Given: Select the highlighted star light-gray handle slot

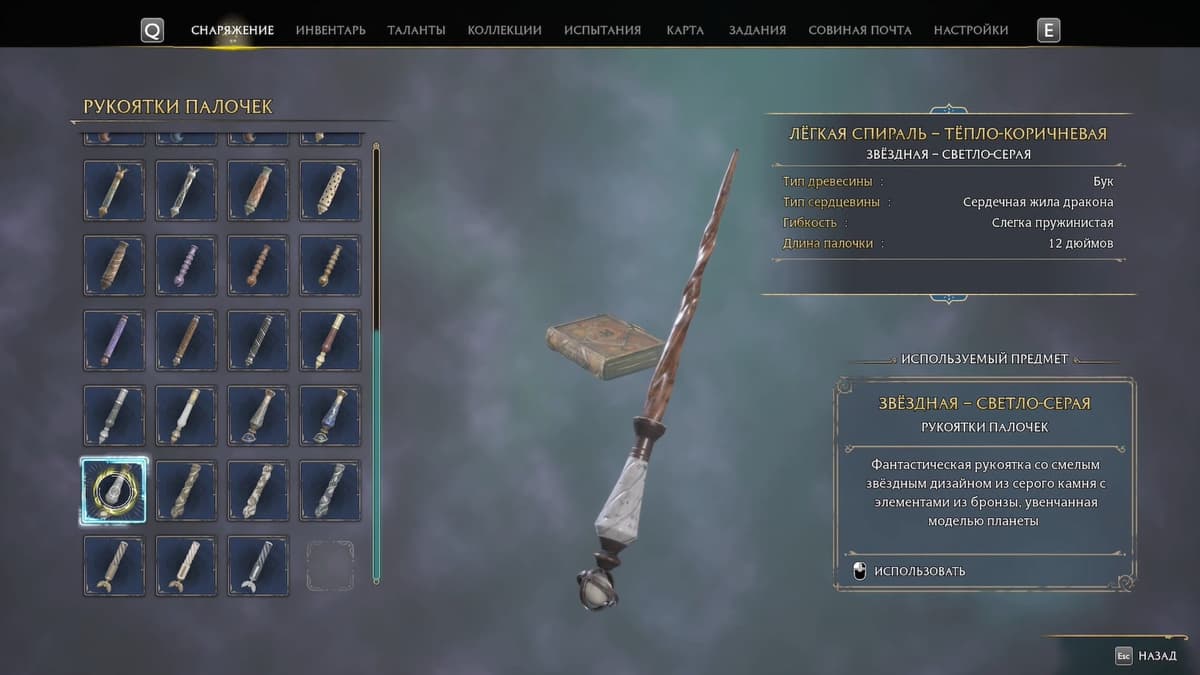Looking at the screenshot, I should [113, 490].
